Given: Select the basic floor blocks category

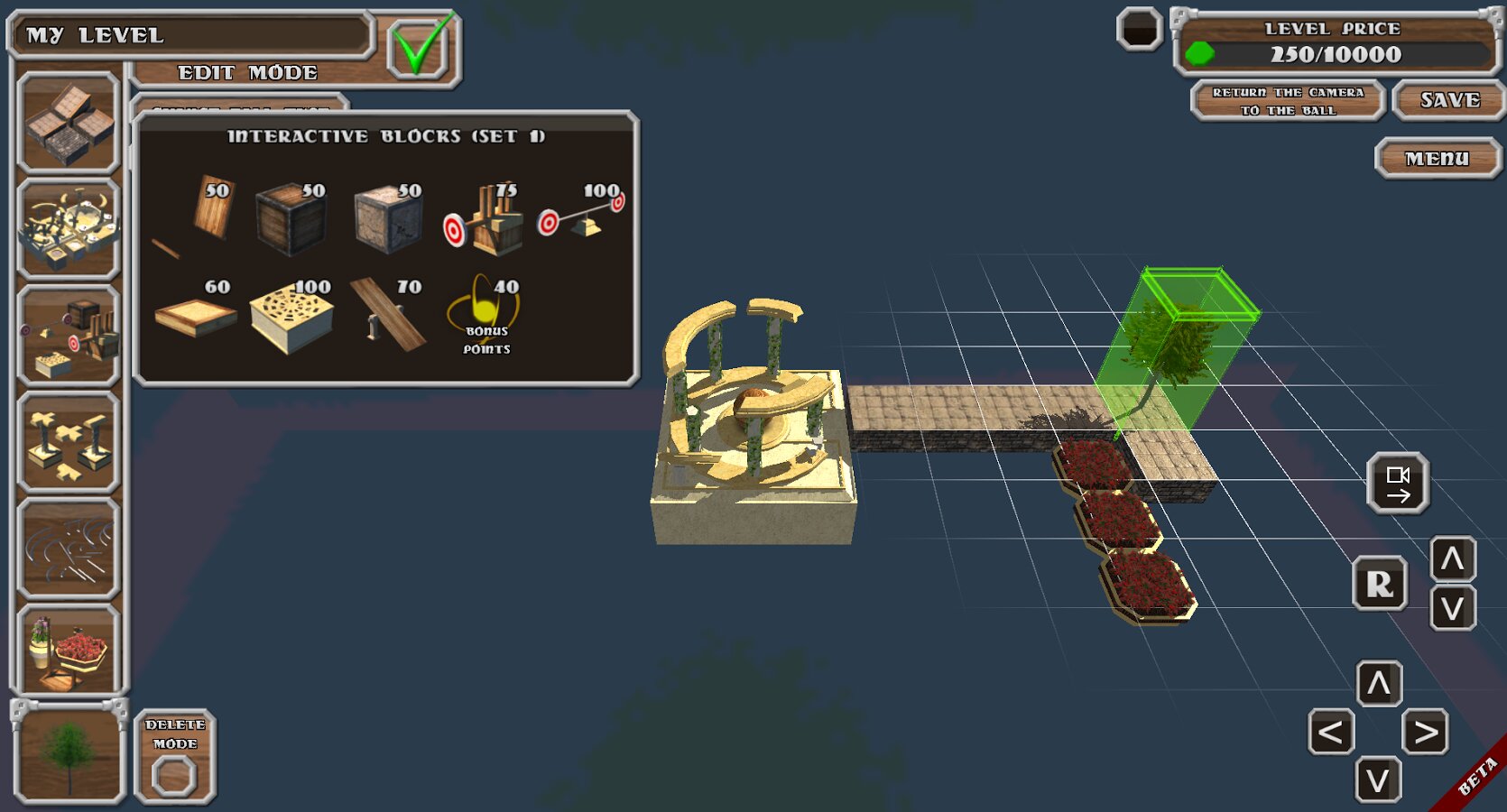Looking at the screenshot, I should click(69, 124).
